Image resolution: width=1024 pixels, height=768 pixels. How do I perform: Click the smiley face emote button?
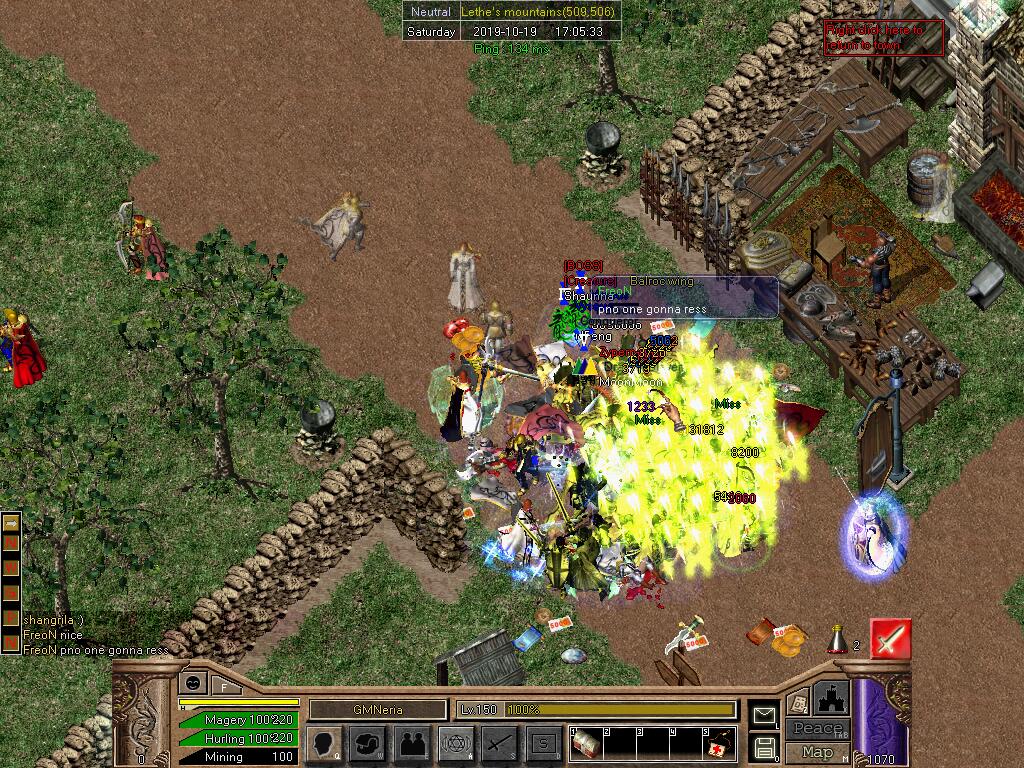click(x=191, y=683)
